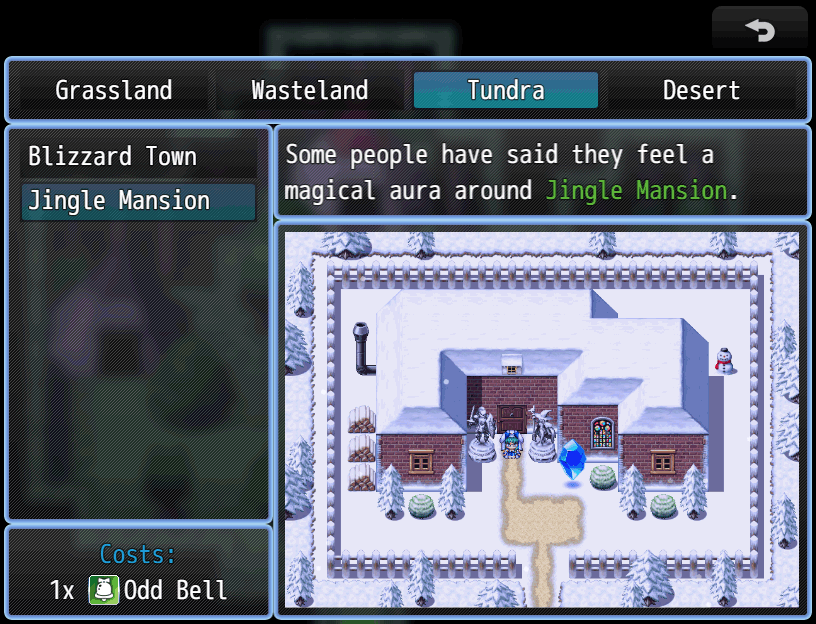The width and height of the screenshot is (816, 624).
Task: Click the Jingle Mansion preview image
Action: [541, 418]
